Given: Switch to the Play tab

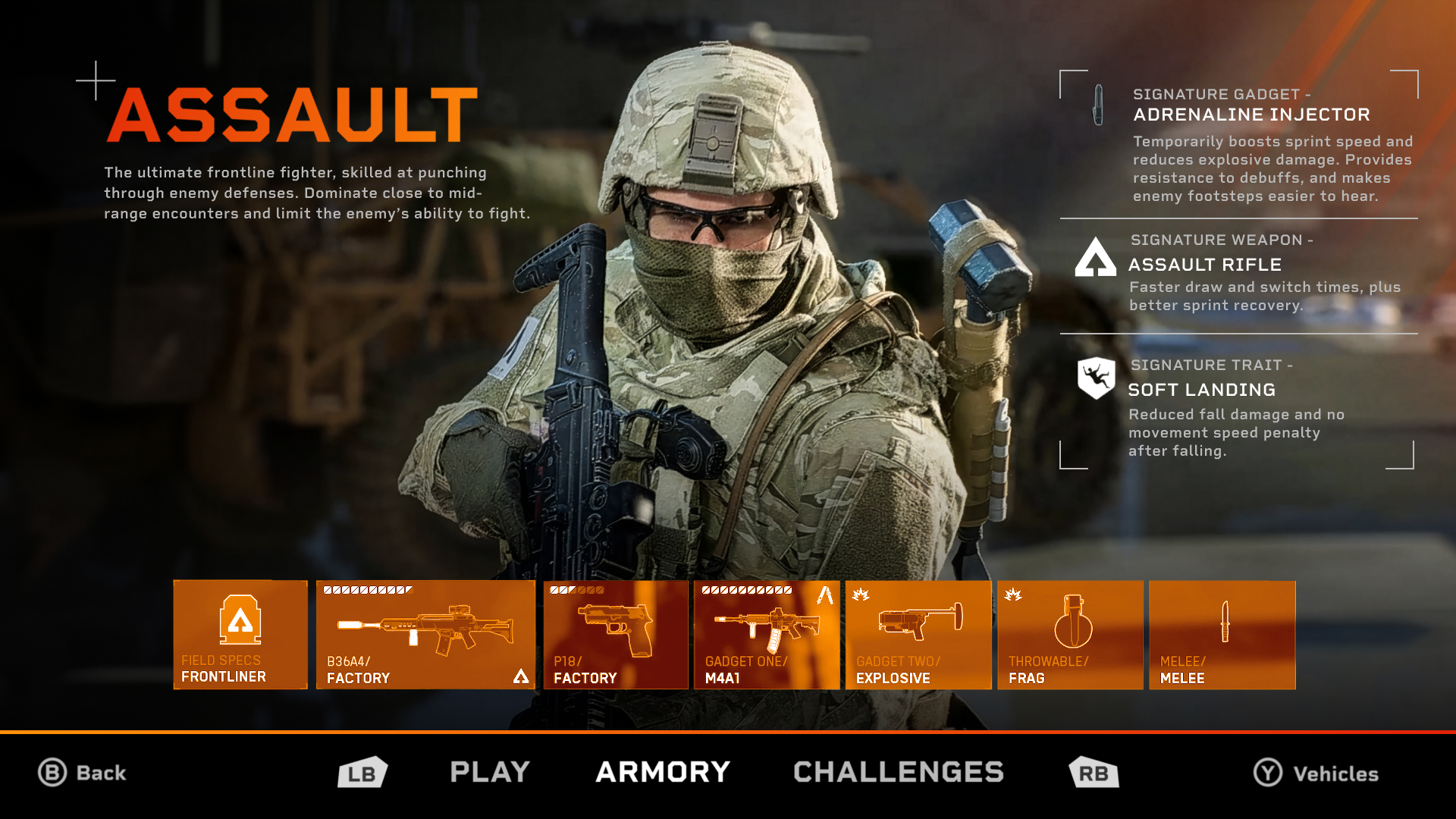Looking at the screenshot, I should pyautogui.click(x=488, y=772).
